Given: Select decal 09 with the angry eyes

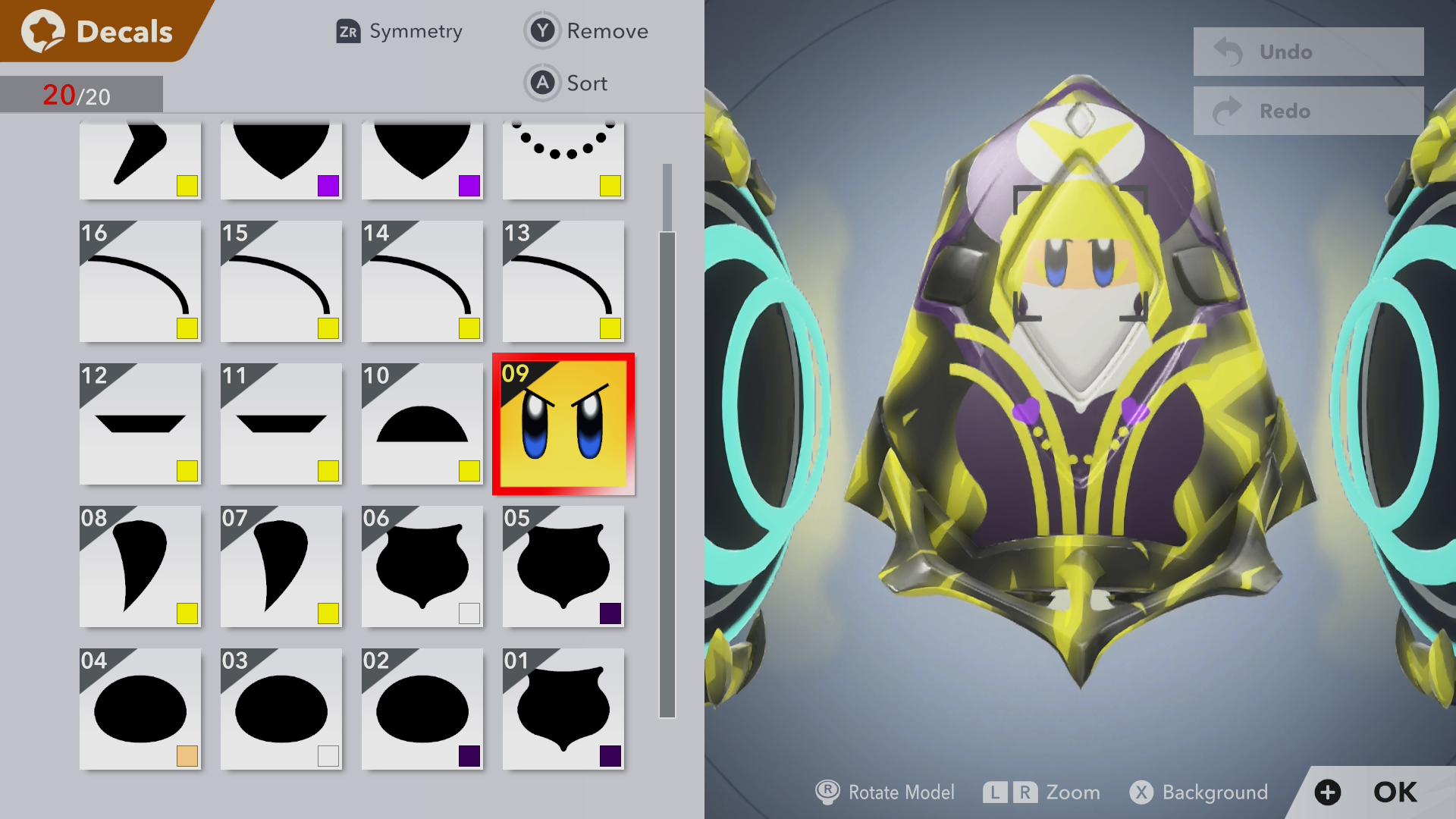Looking at the screenshot, I should click(563, 423).
